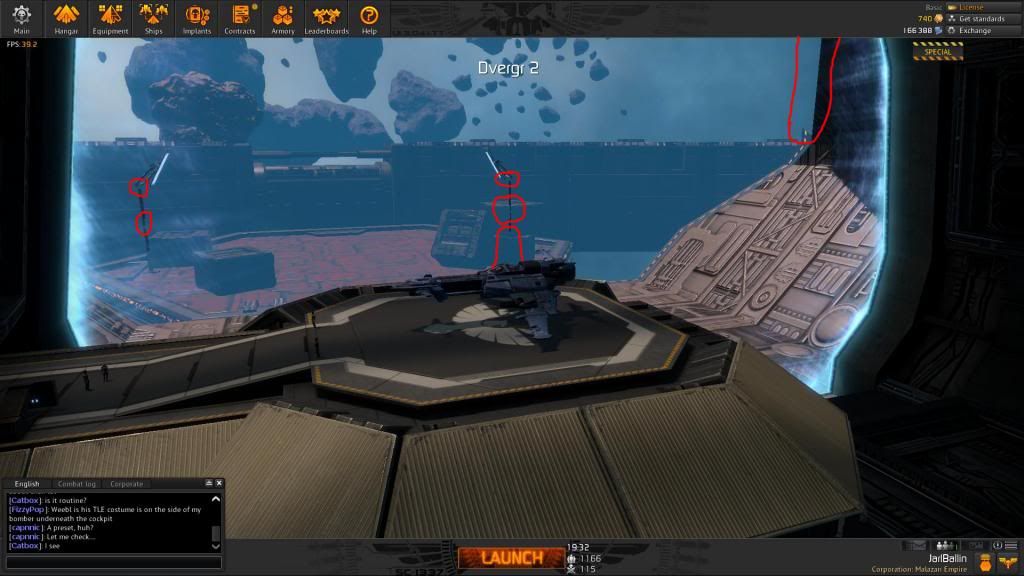
Task: Switch to the Corporate chat tab
Action: 127,484
